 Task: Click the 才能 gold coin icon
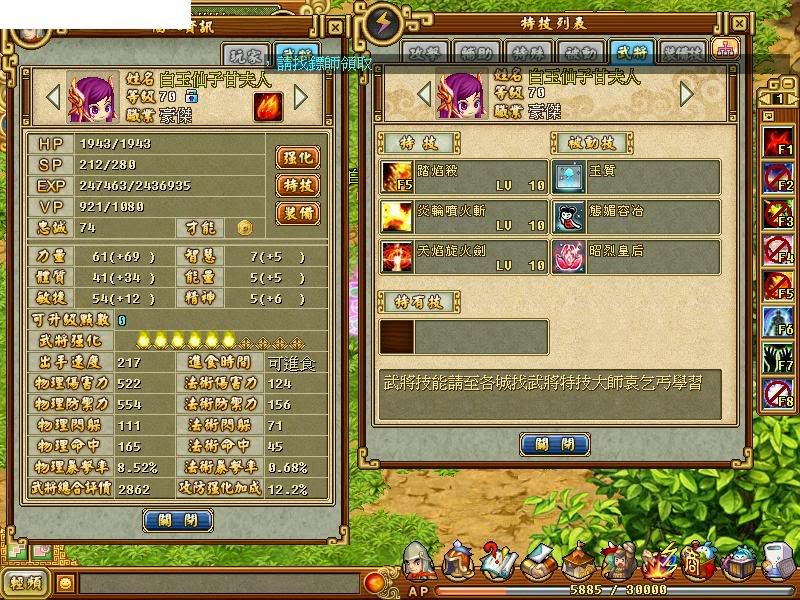pyautogui.click(x=243, y=227)
